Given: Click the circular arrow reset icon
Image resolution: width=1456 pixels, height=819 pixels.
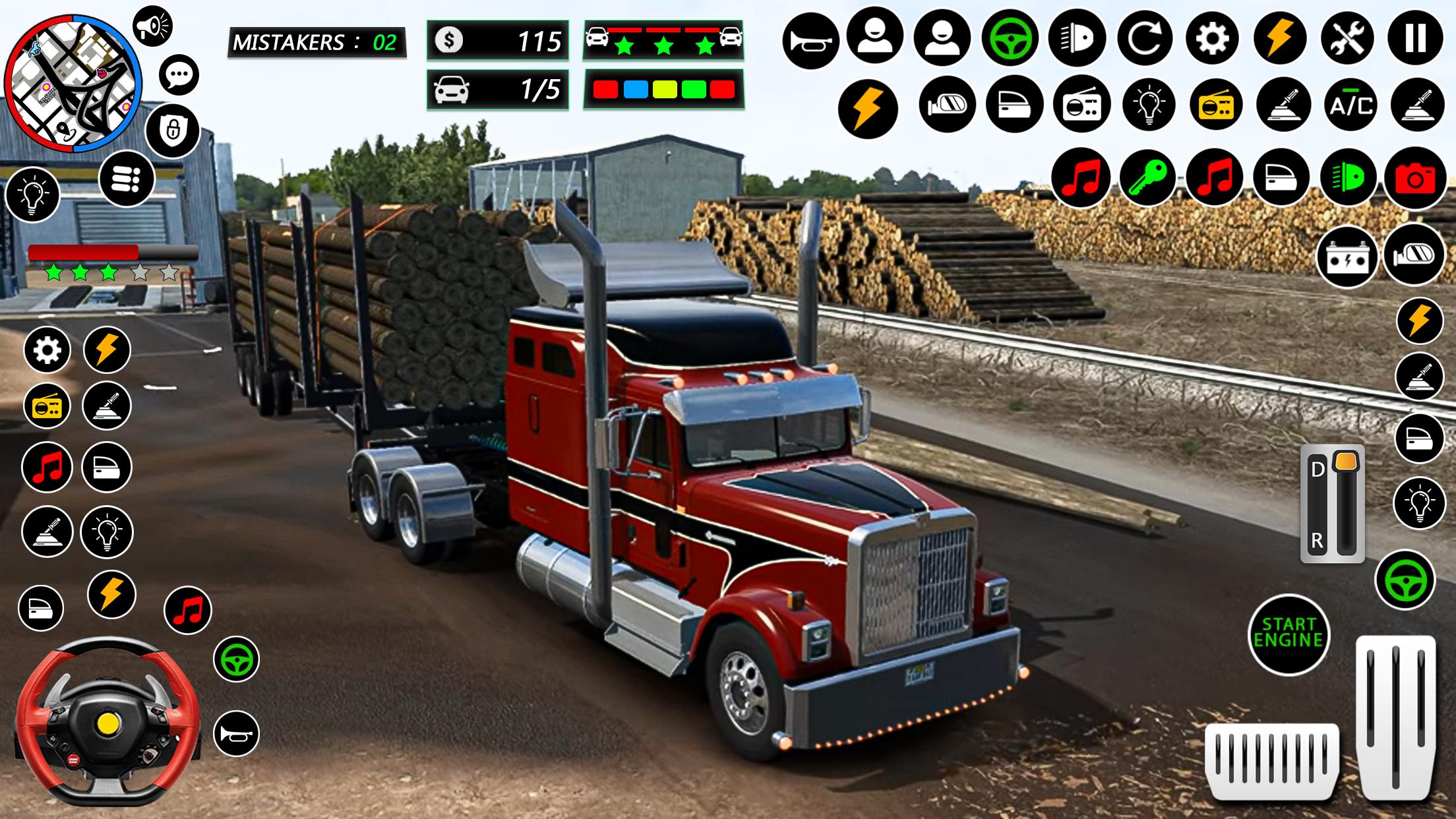Looking at the screenshot, I should (1145, 40).
